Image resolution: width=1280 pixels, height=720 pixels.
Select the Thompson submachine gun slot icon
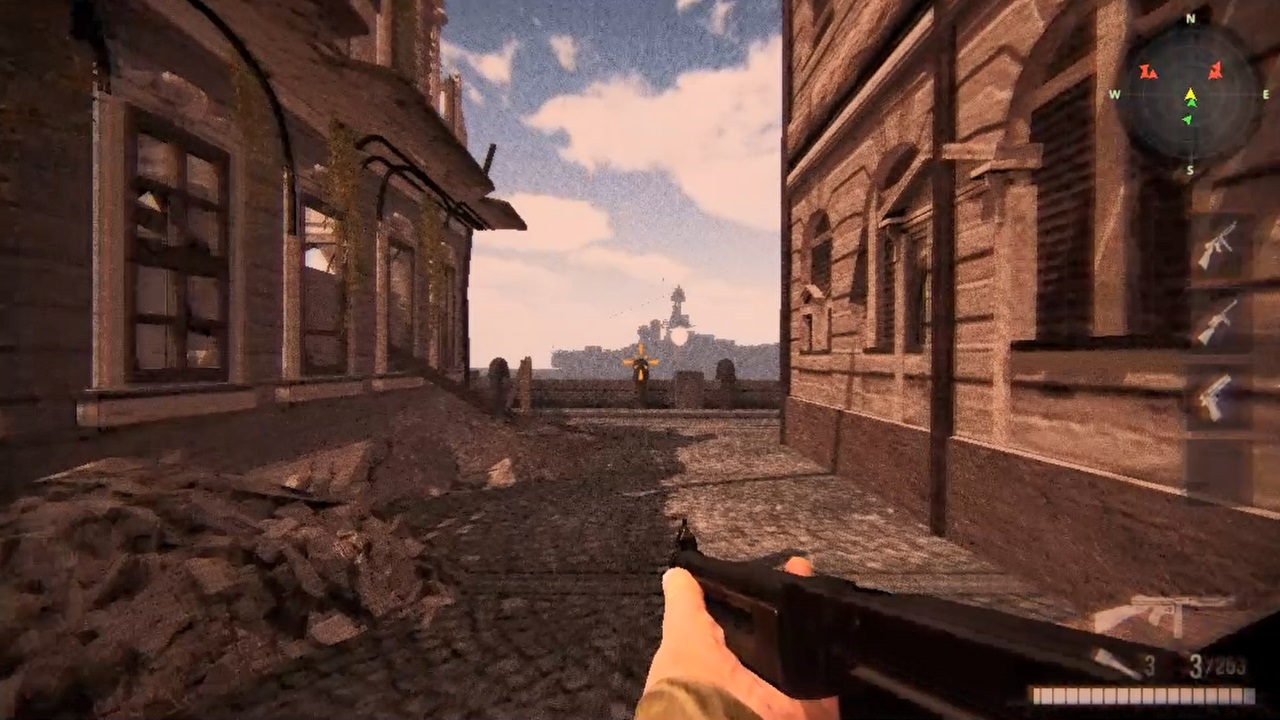tap(1218, 245)
